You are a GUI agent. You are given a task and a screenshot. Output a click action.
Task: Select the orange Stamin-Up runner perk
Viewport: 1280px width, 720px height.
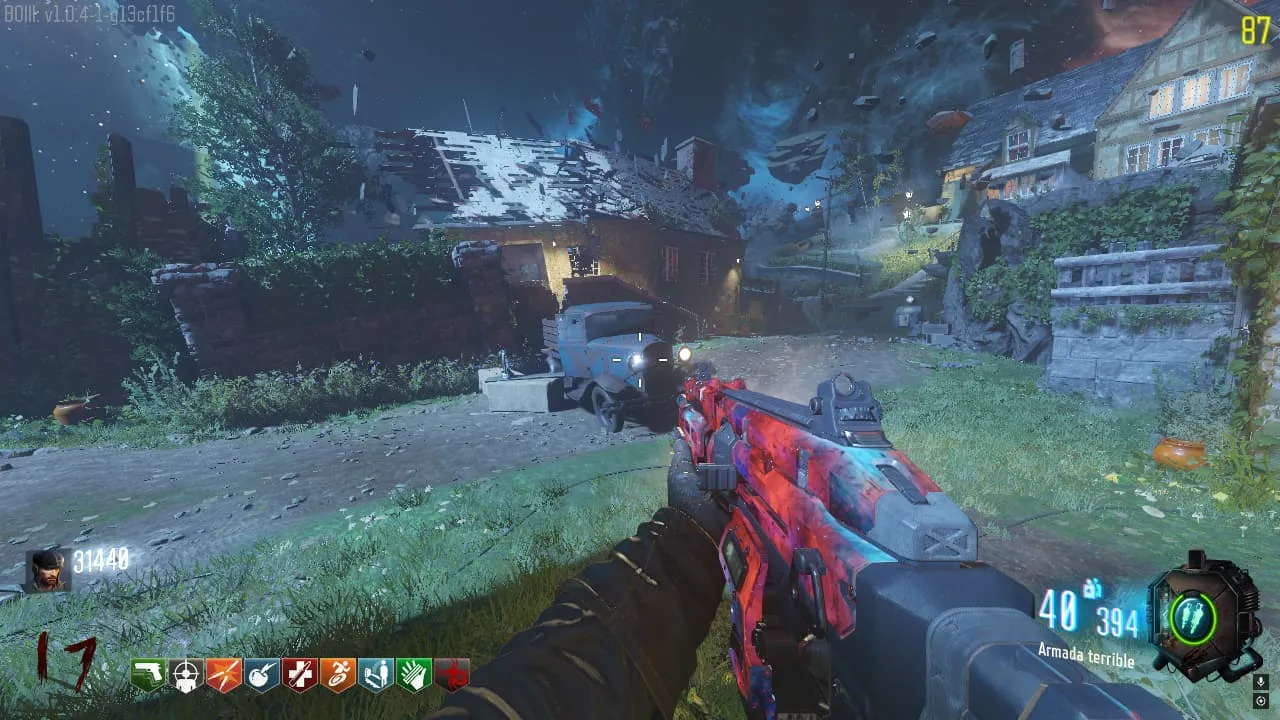(338, 675)
